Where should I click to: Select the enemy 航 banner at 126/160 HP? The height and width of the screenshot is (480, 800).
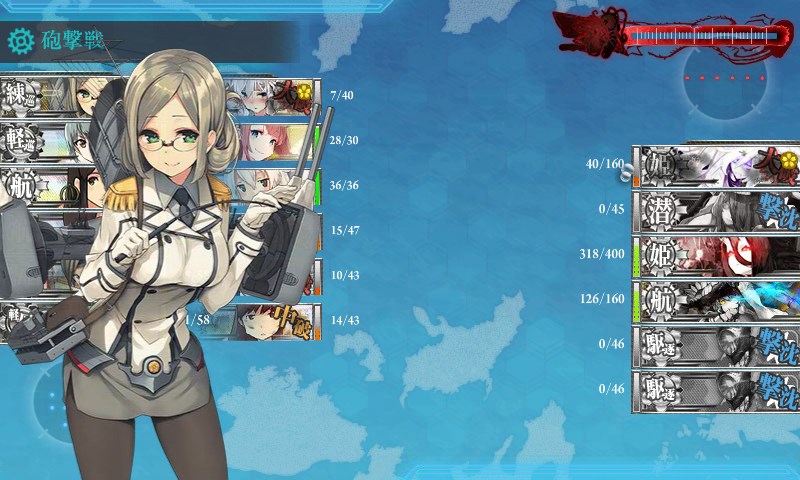tap(715, 298)
